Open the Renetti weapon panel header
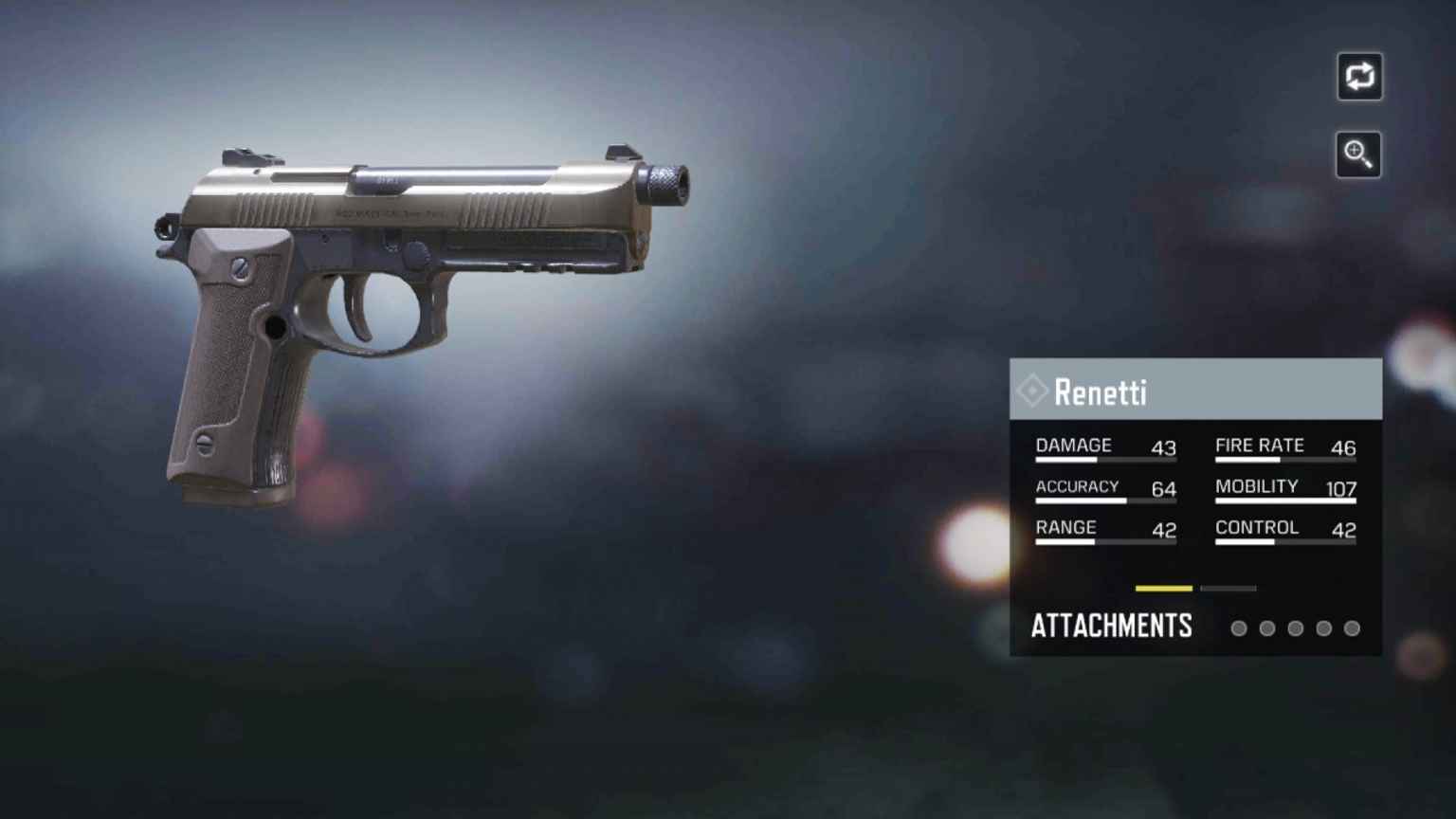This screenshot has width=1456, height=819. tap(1194, 389)
